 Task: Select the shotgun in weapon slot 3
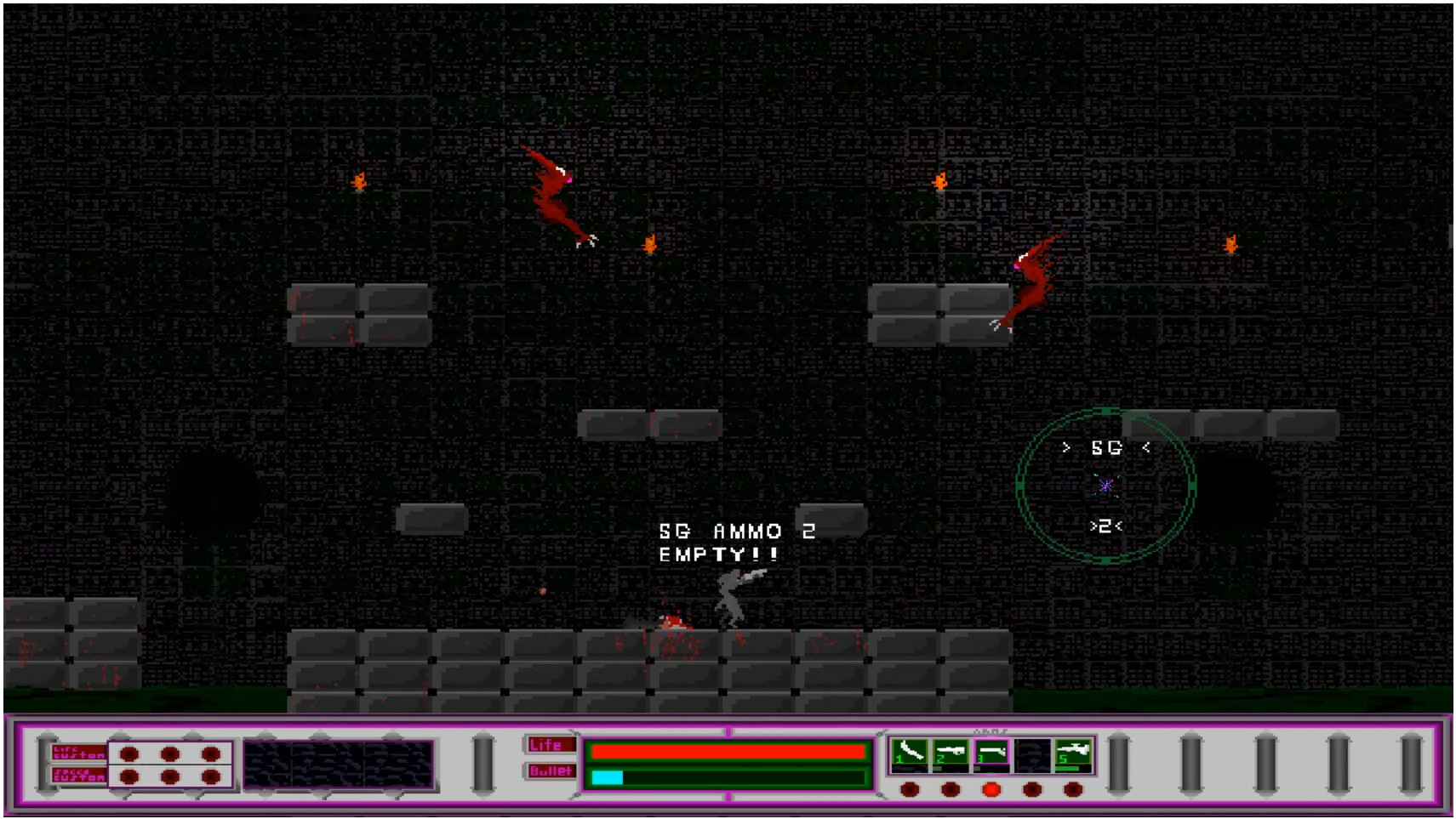(x=993, y=751)
